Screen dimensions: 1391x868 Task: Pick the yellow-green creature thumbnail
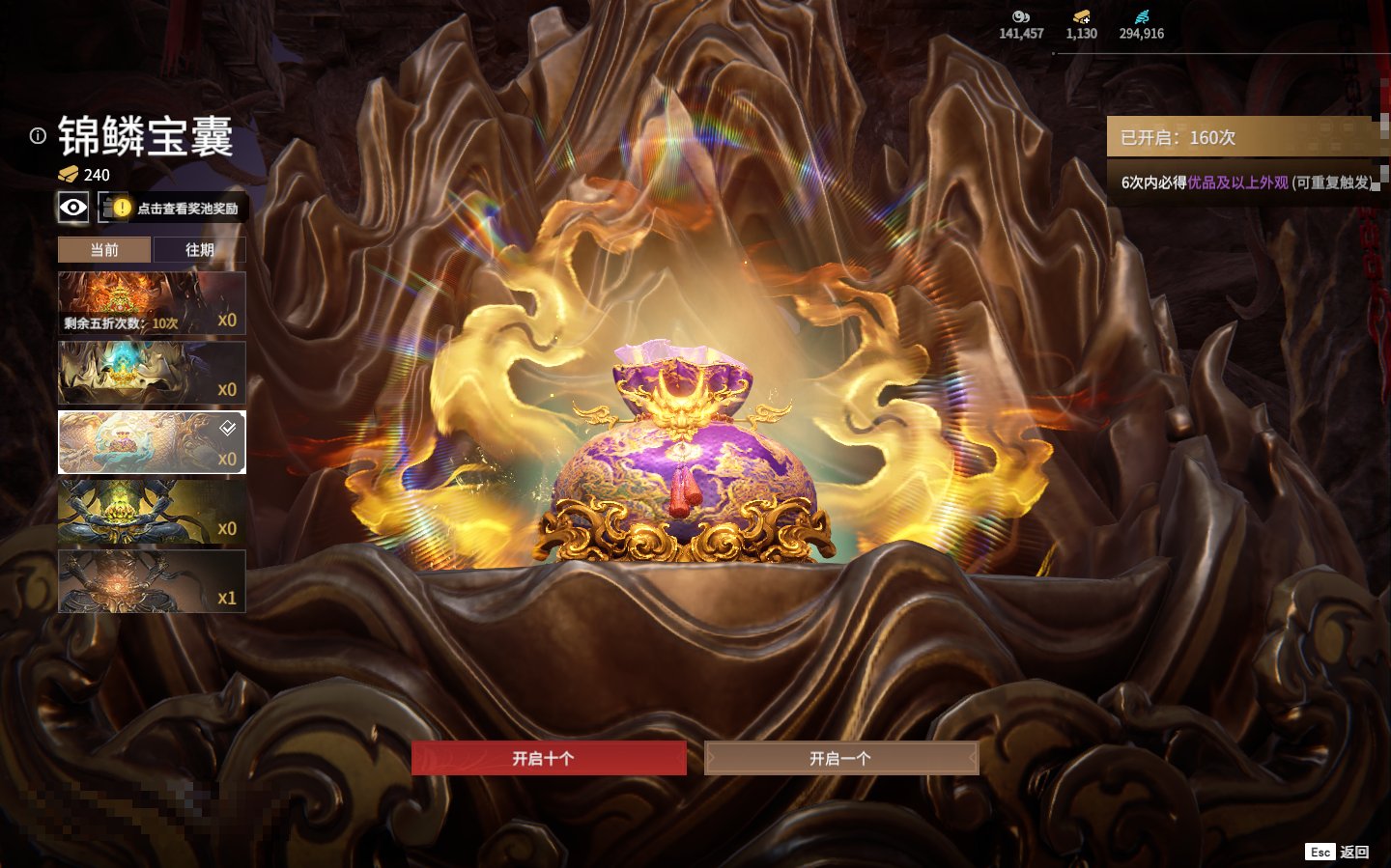click(x=152, y=512)
